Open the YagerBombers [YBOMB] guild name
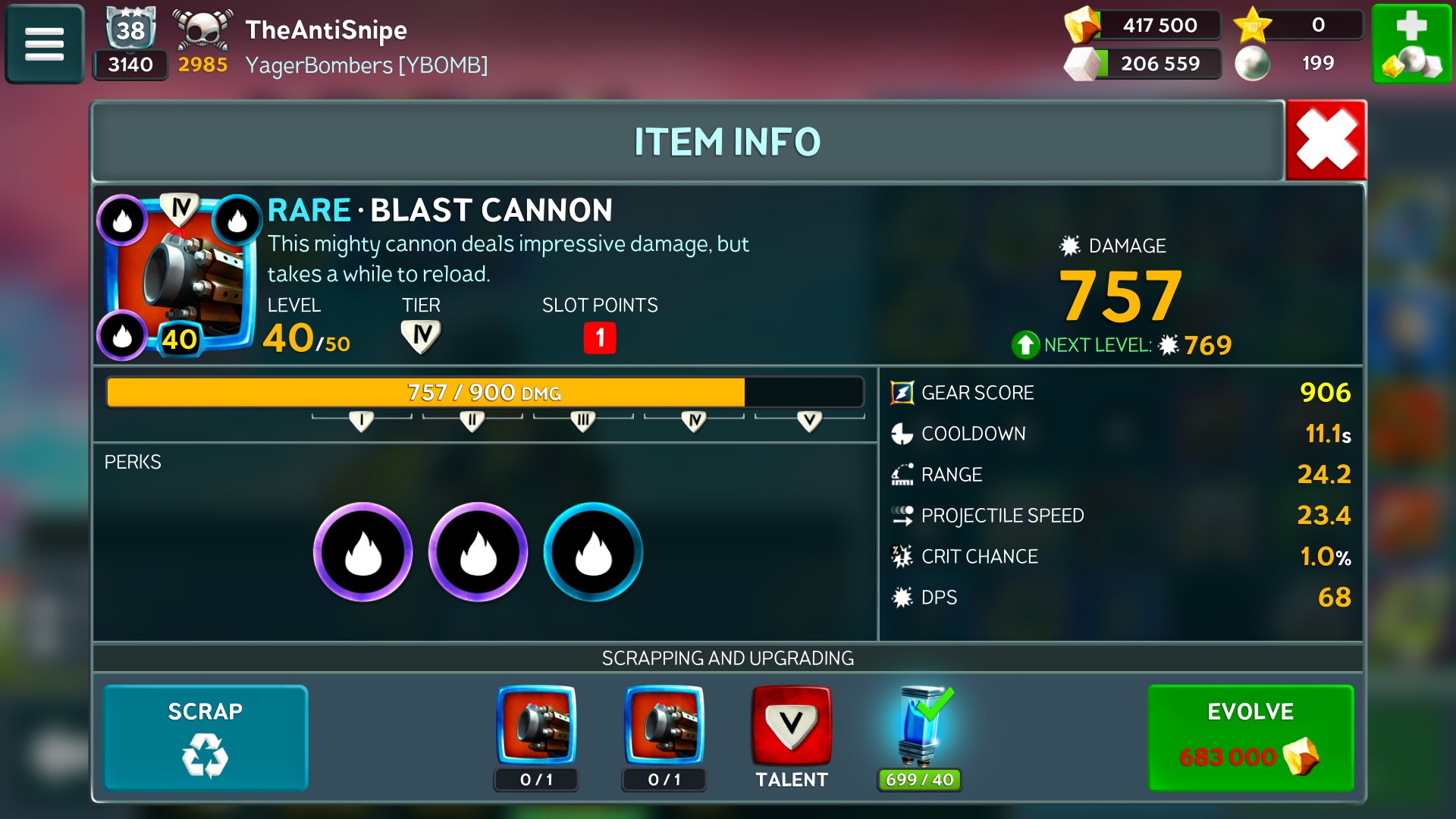 point(366,65)
